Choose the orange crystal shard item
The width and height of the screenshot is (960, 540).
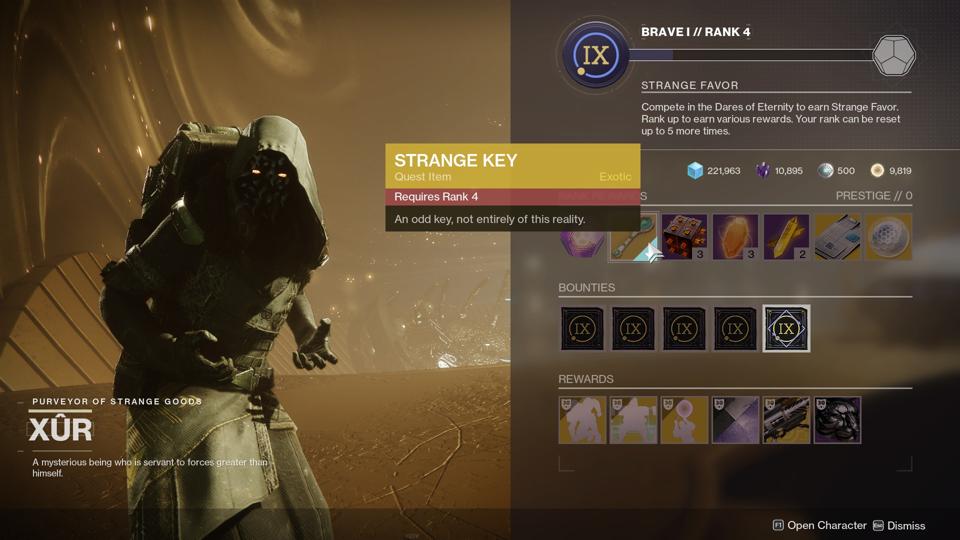click(735, 237)
